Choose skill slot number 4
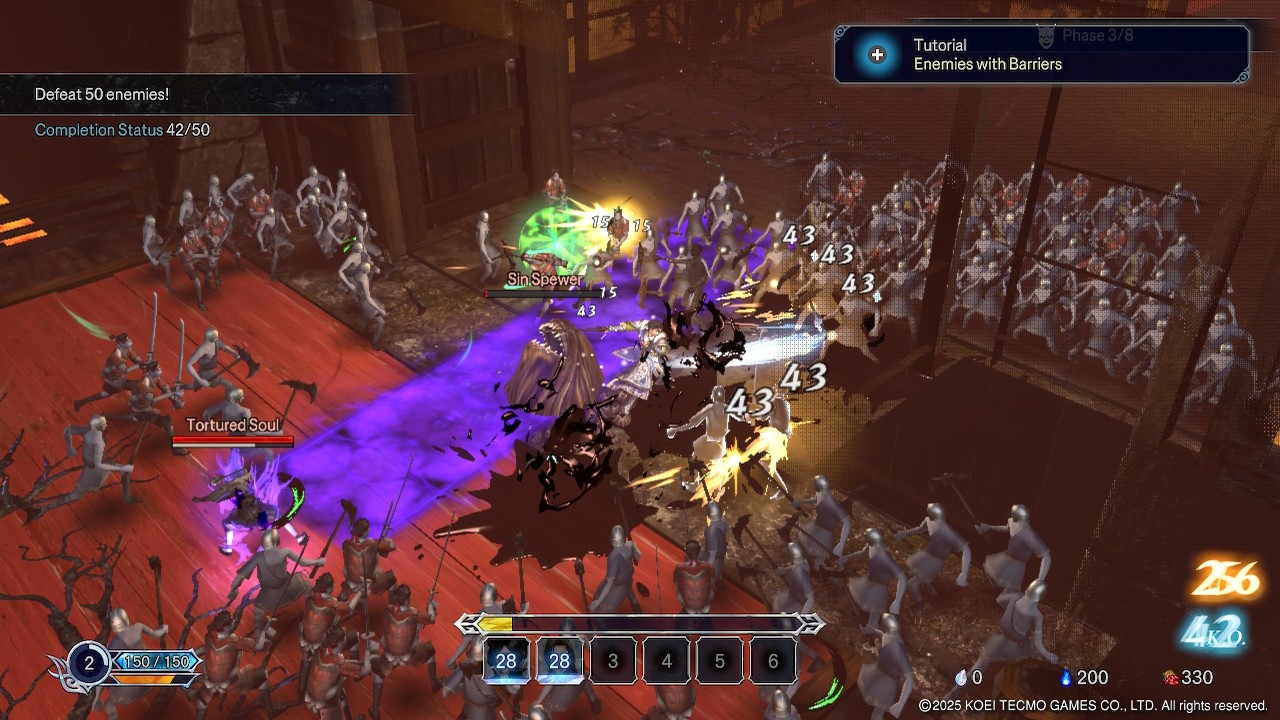 pyautogui.click(x=667, y=661)
